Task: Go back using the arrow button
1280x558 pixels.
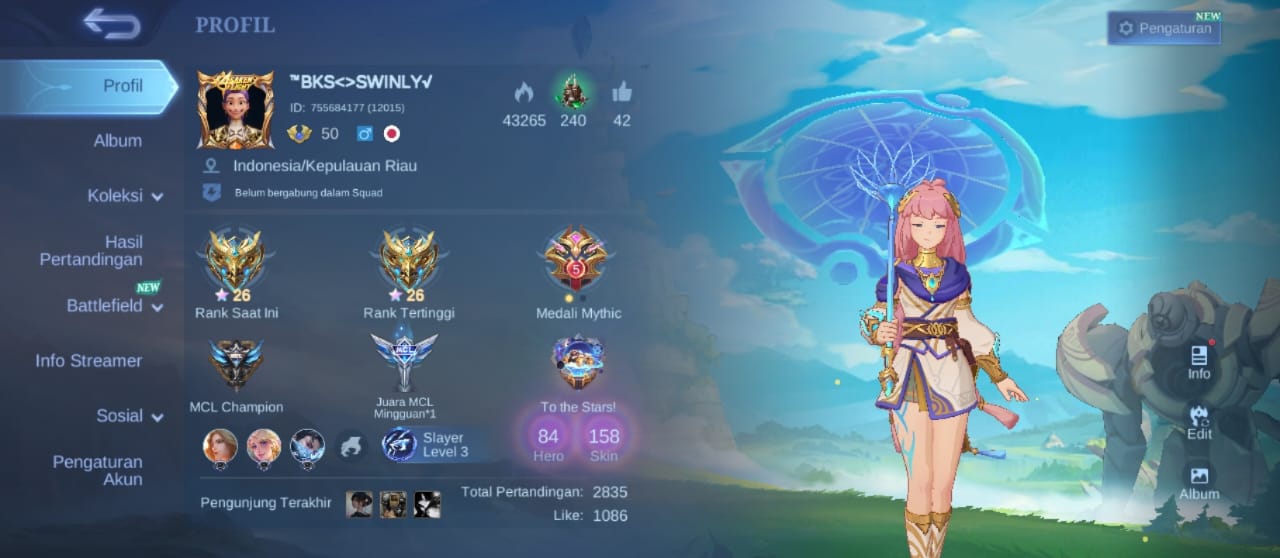Action: coord(112,23)
